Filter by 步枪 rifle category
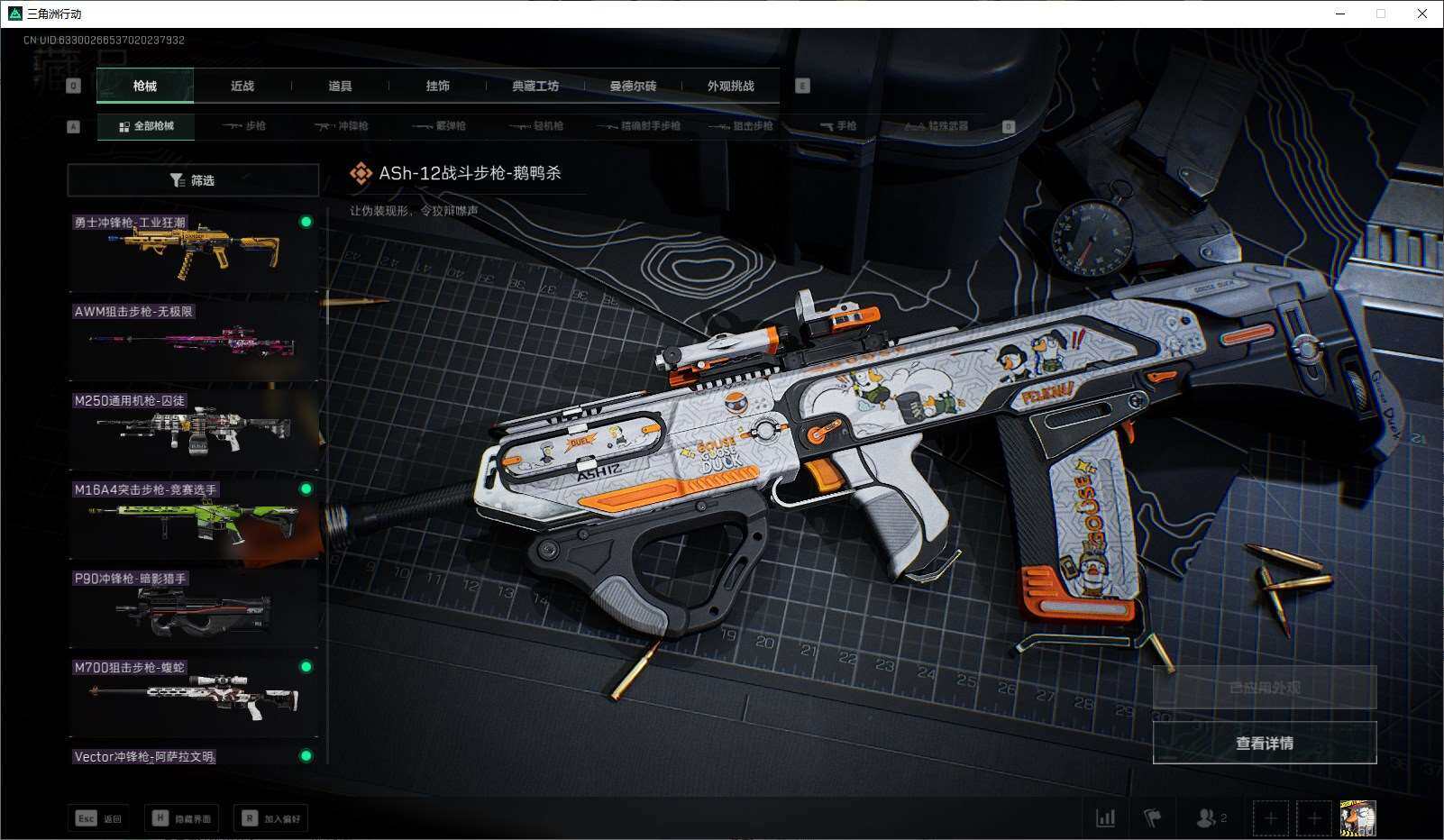The width and height of the screenshot is (1444, 840). (x=244, y=126)
